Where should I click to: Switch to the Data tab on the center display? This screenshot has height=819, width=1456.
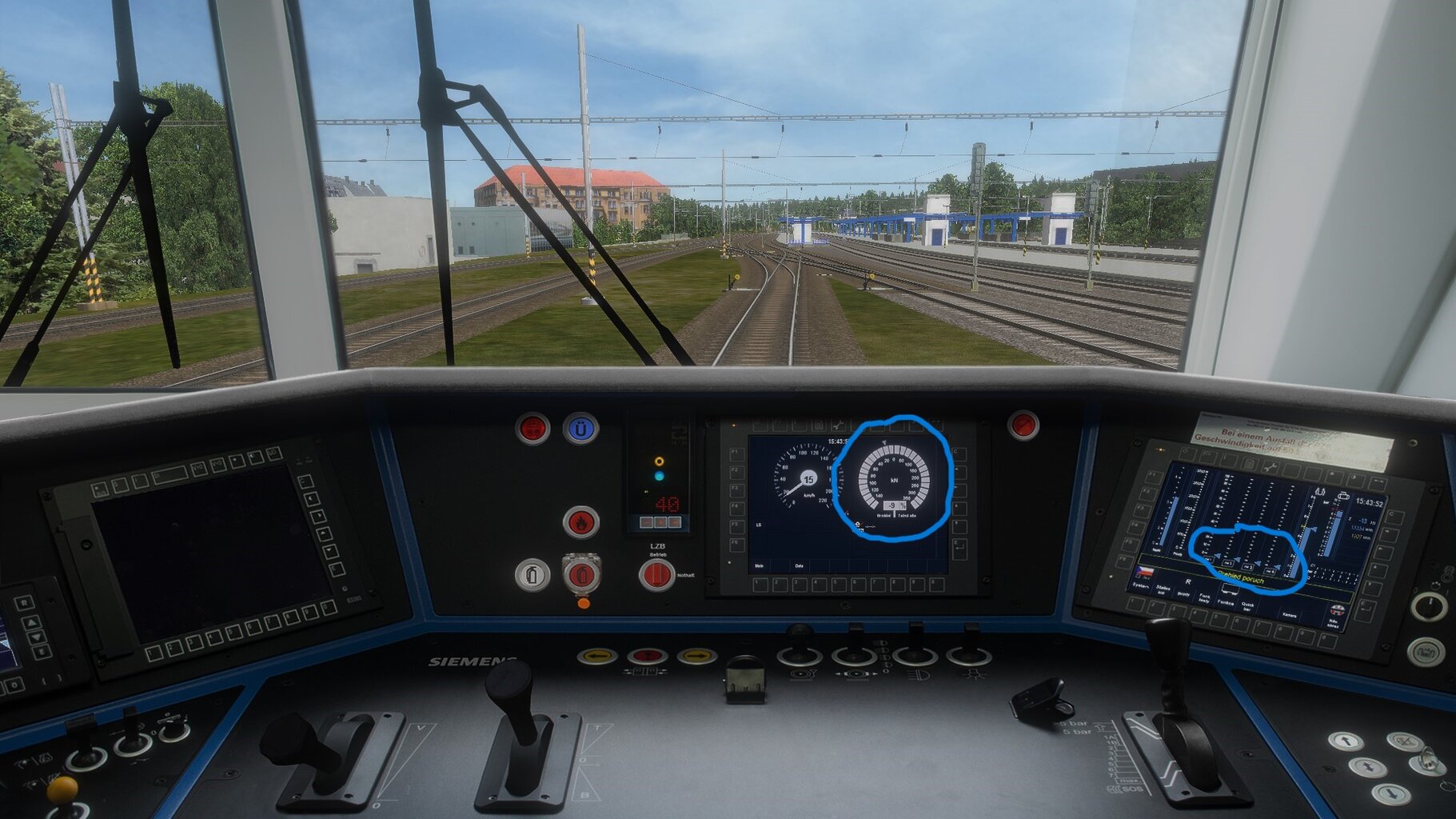coord(799,566)
